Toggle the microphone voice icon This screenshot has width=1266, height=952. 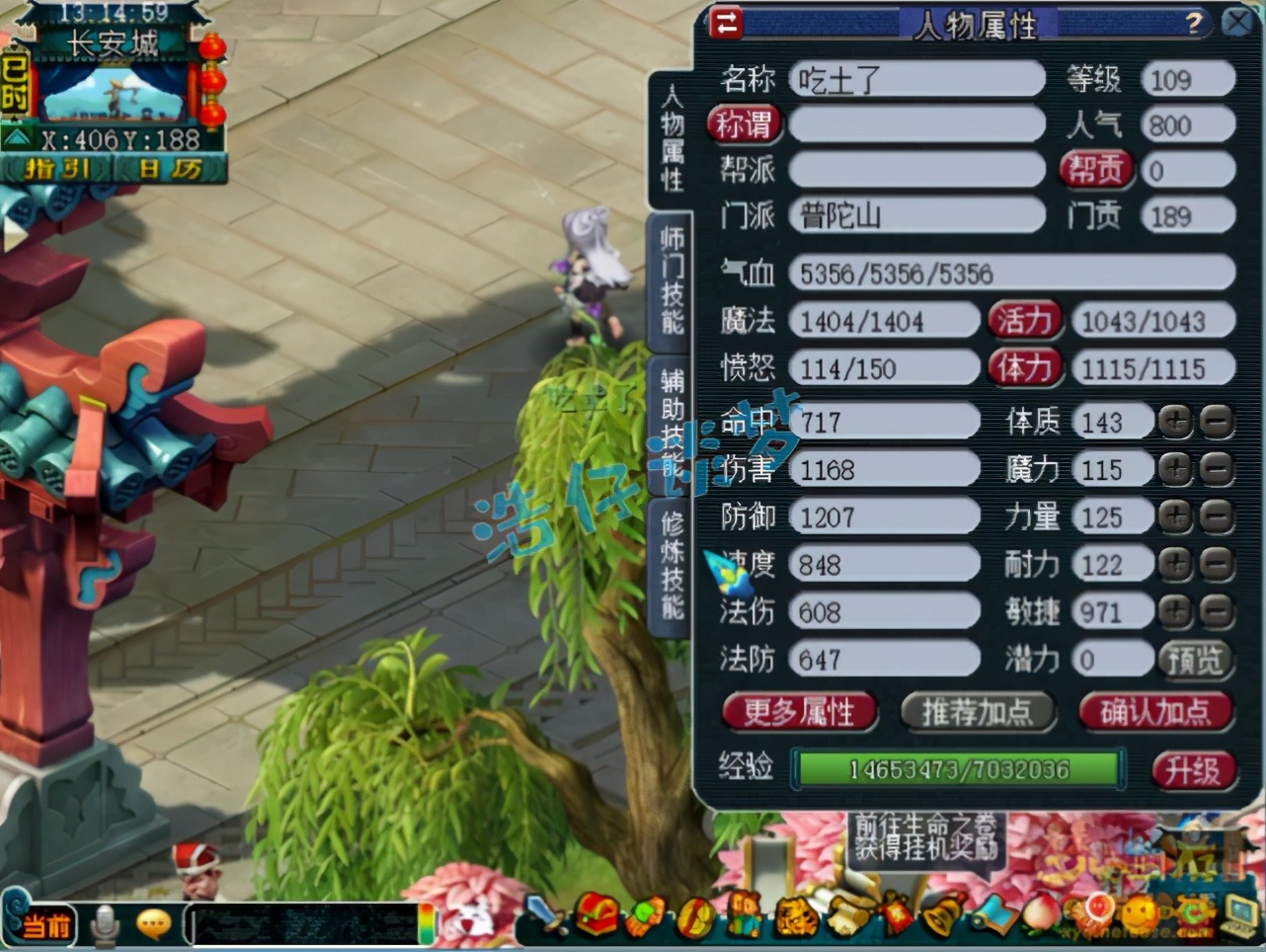(x=104, y=925)
